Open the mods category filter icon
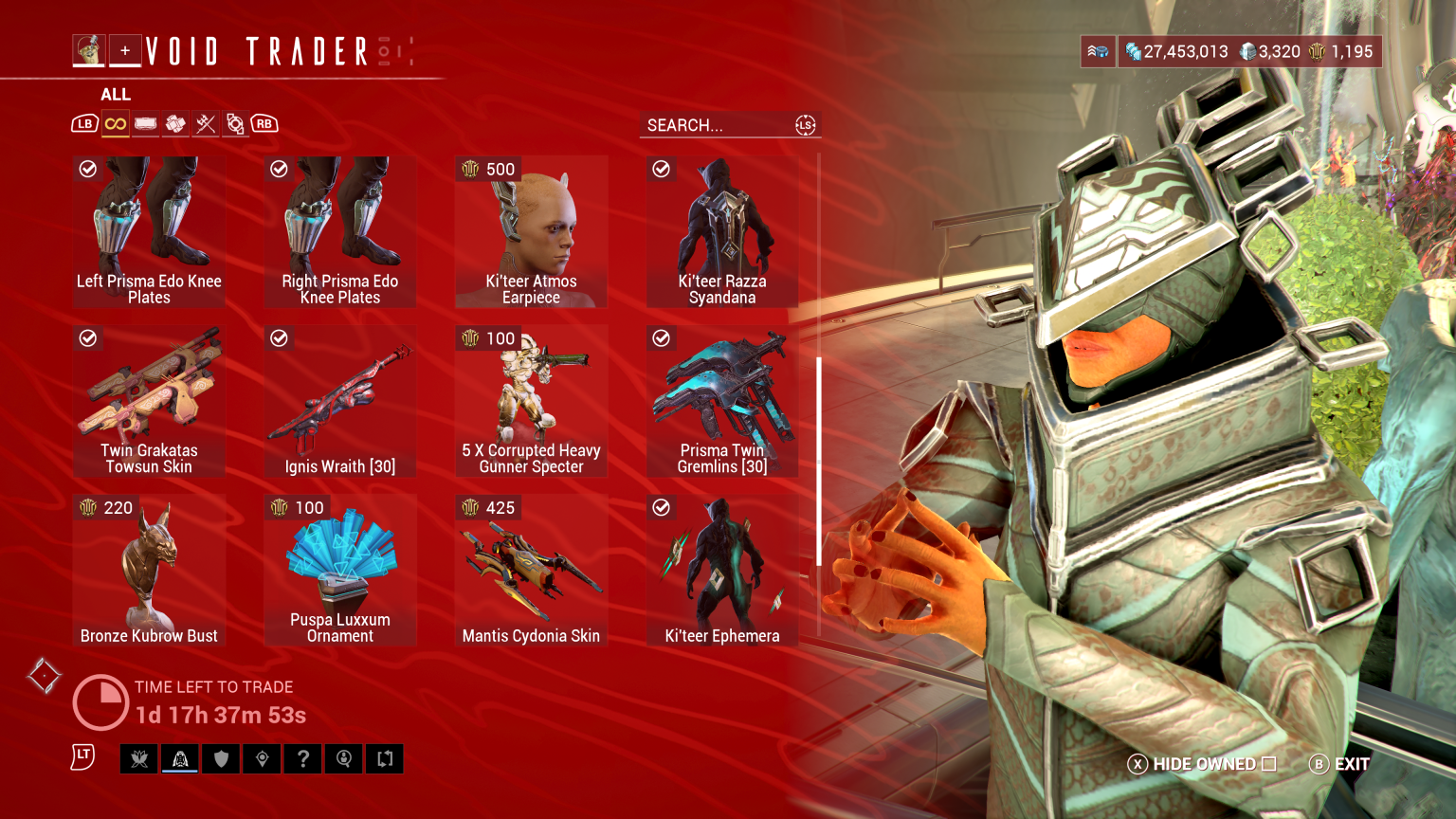1456x819 pixels. 234,123
